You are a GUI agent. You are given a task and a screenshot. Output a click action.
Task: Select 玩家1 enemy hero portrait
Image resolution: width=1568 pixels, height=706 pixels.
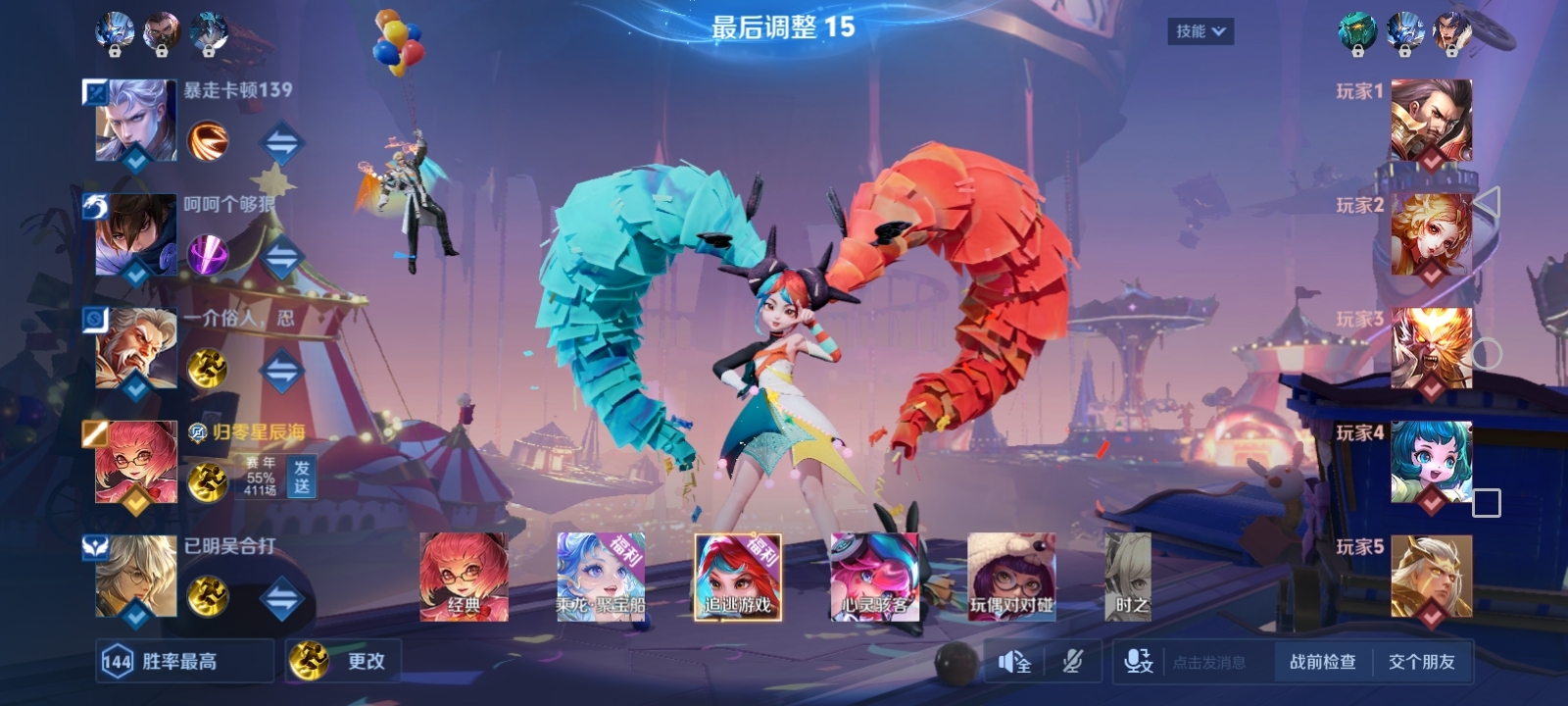click(x=1431, y=120)
